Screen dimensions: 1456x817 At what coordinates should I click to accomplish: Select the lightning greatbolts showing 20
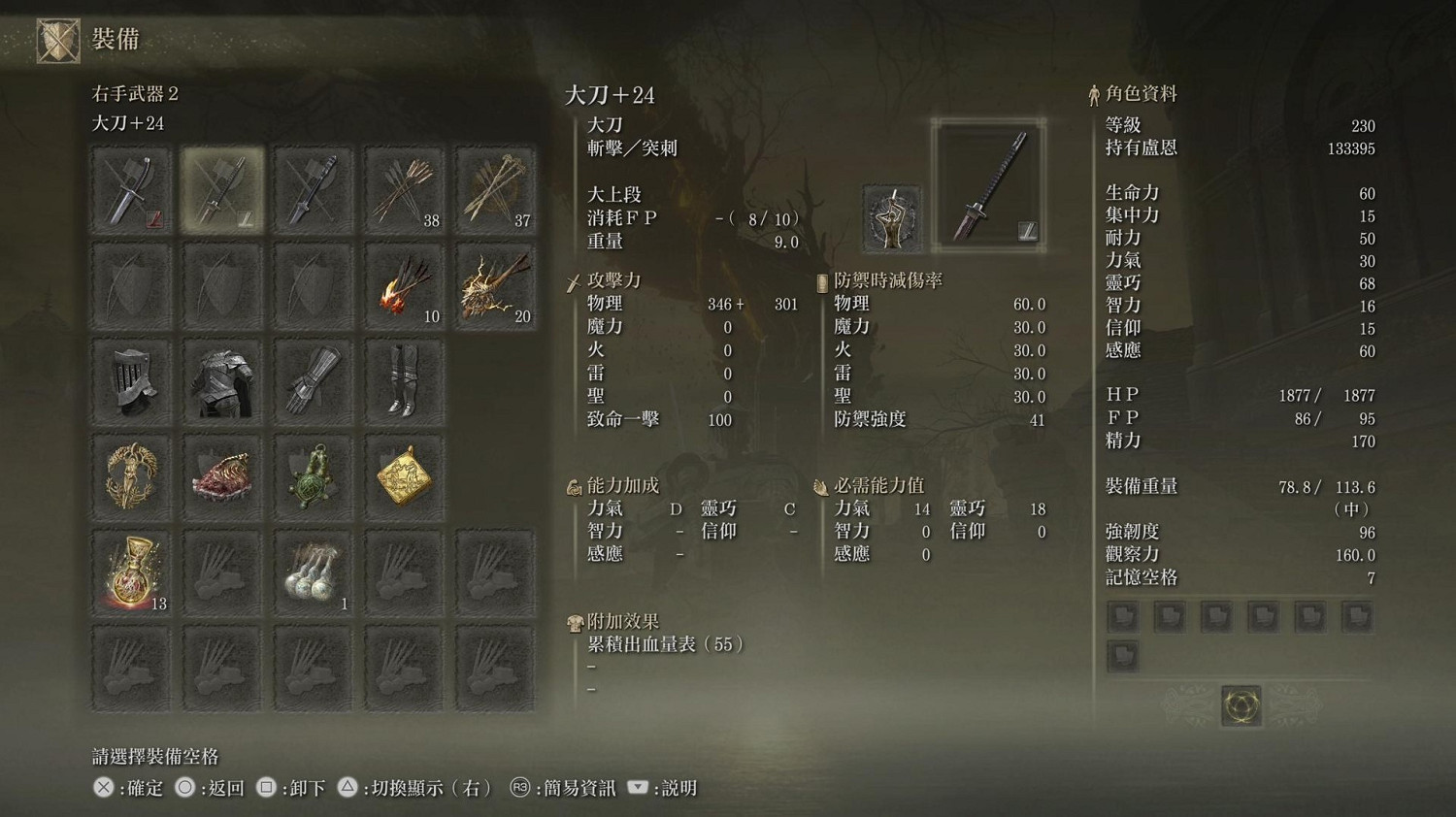coord(496,284)
